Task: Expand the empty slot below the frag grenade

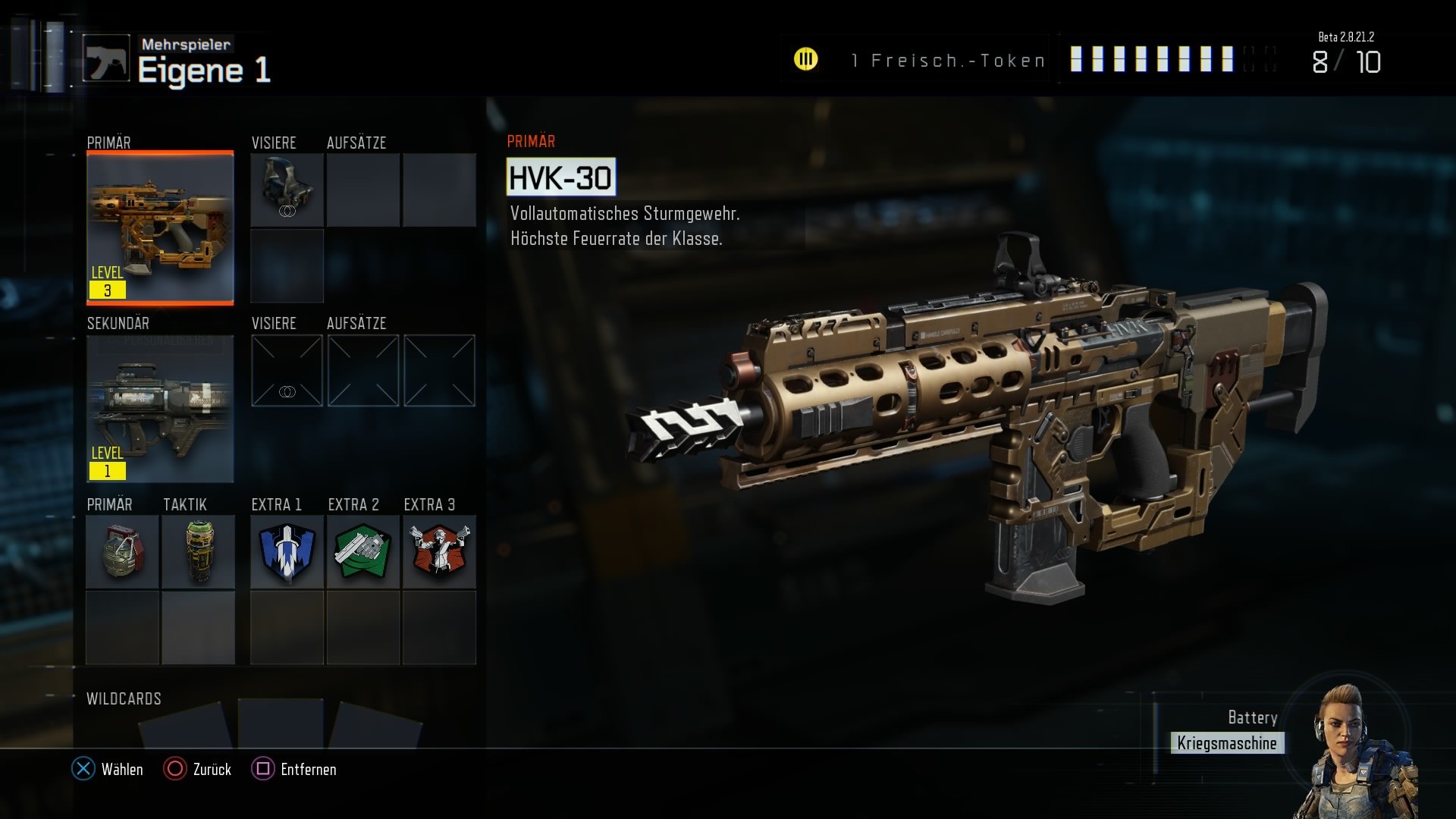Action: click(122, 628)
